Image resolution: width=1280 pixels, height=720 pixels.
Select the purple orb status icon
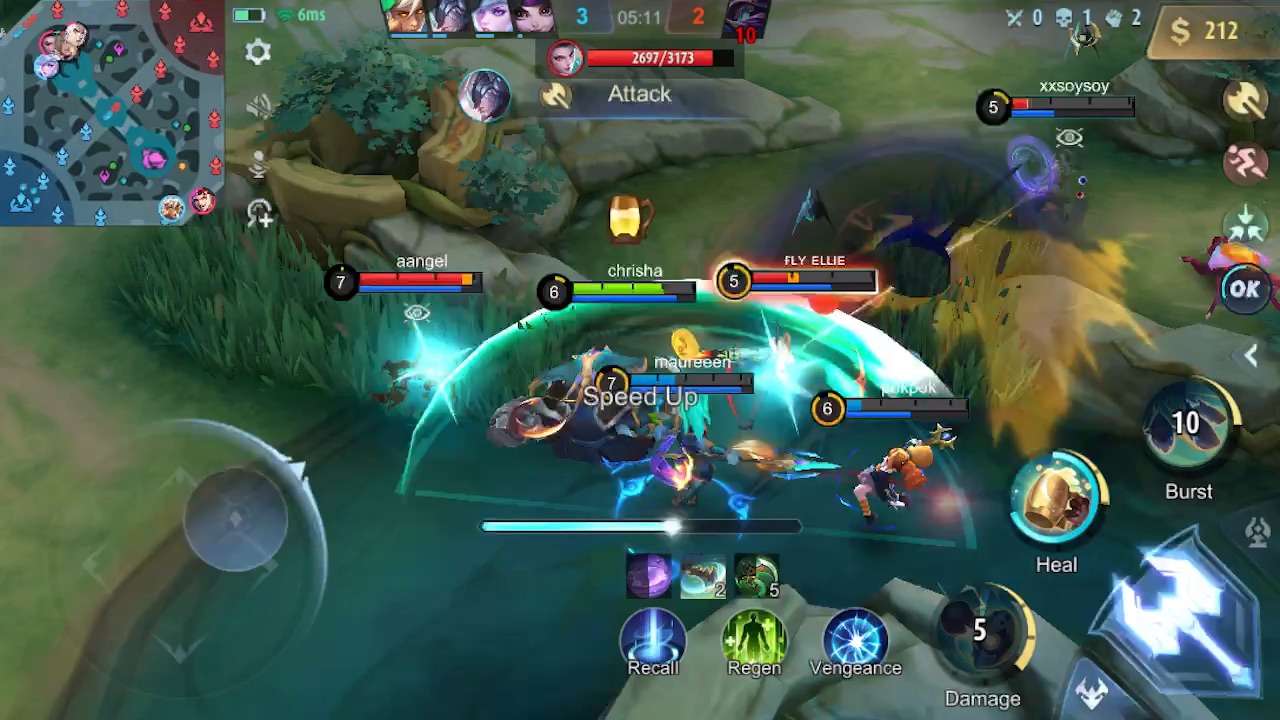[649, 576]
